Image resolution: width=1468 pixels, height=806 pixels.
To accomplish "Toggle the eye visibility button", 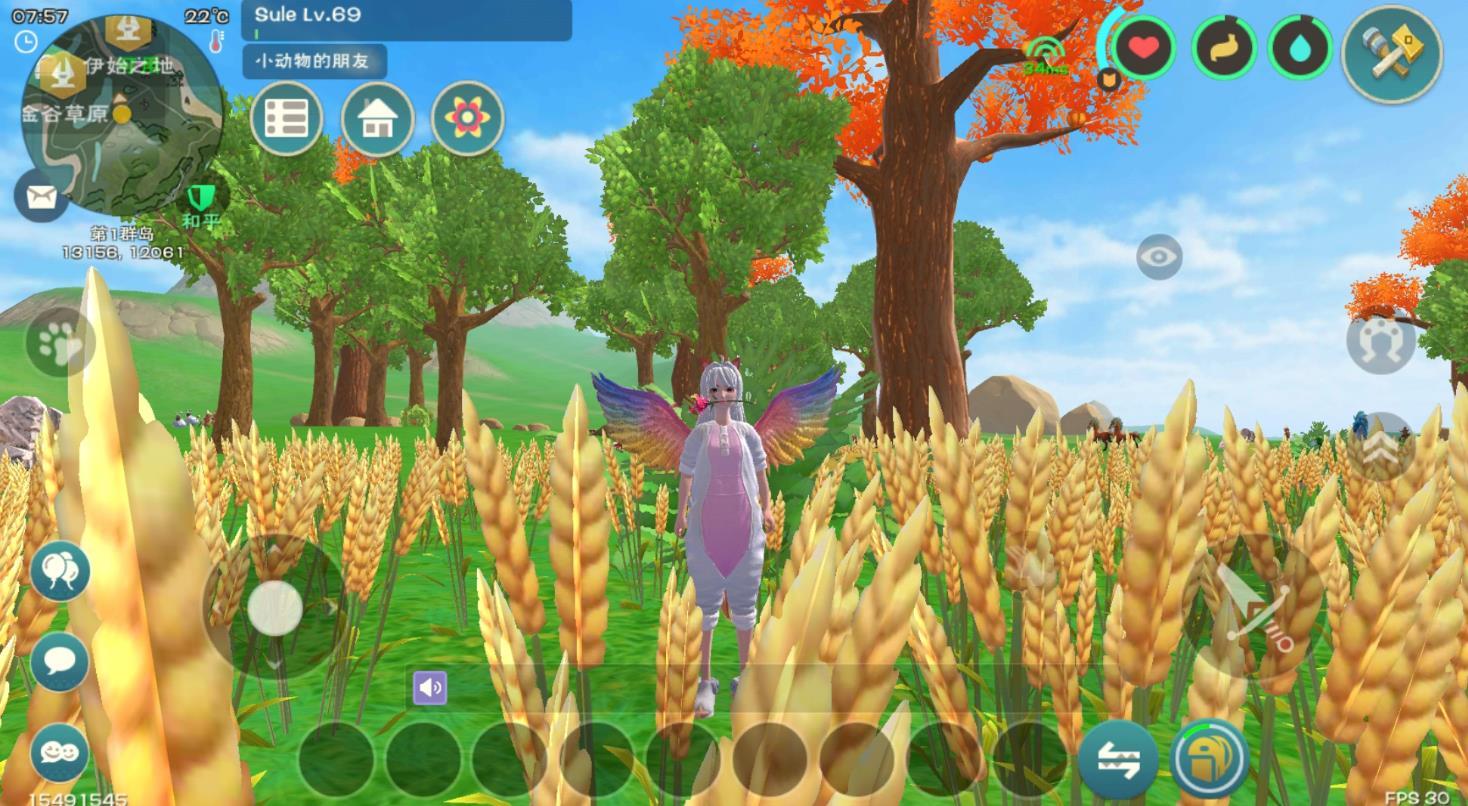I will coord(1159,257).
